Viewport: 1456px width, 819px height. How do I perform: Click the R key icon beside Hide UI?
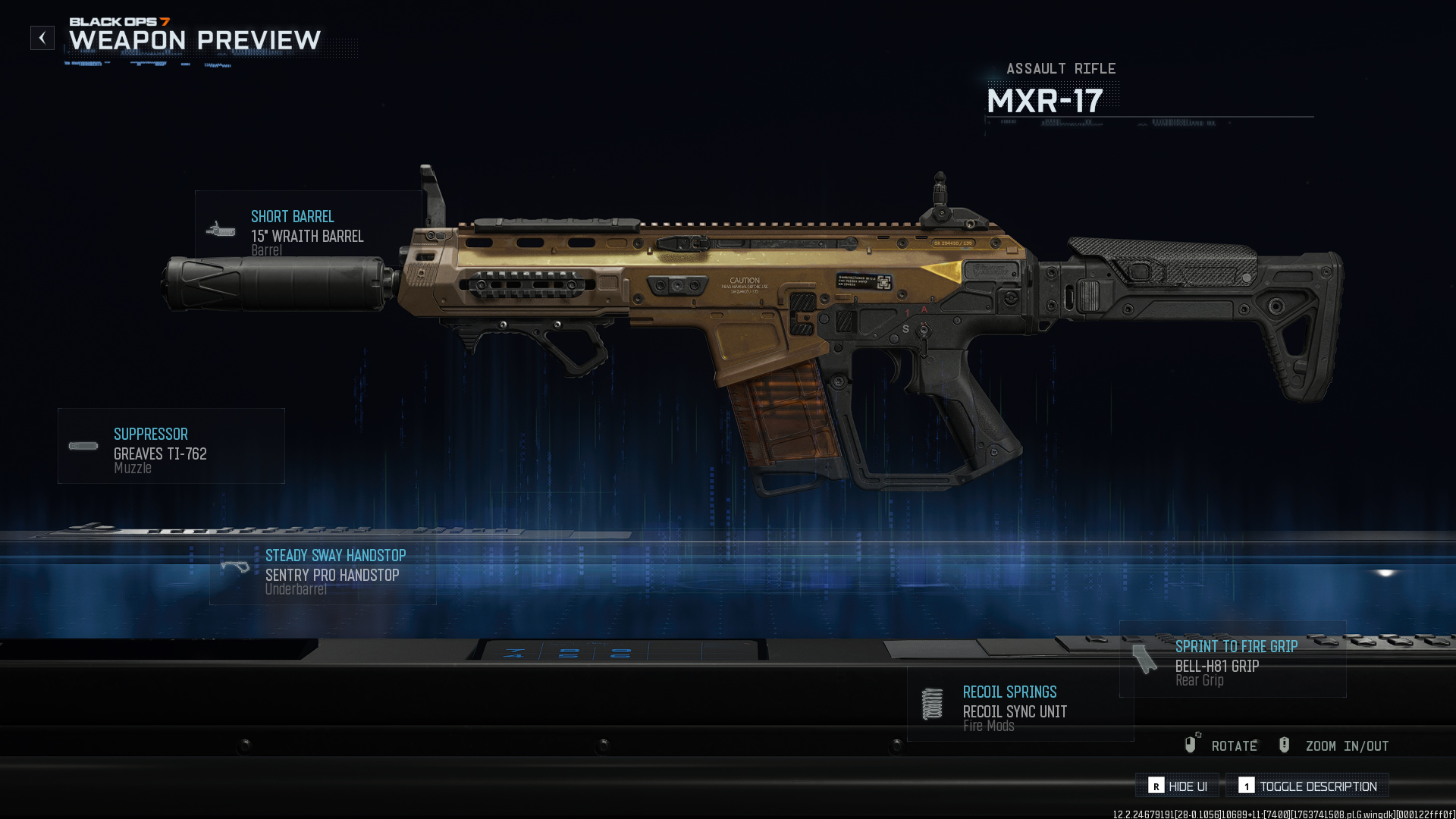[x=1156, y=786]
